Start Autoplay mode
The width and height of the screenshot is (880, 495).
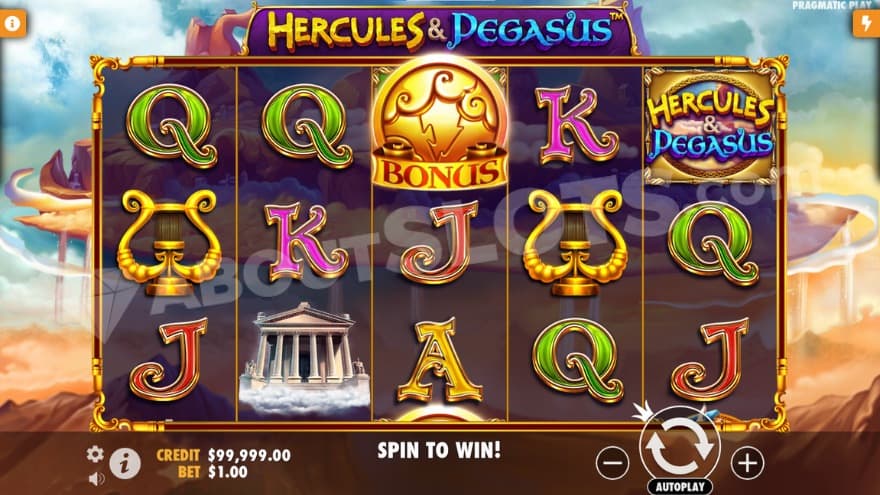(679, 487)
